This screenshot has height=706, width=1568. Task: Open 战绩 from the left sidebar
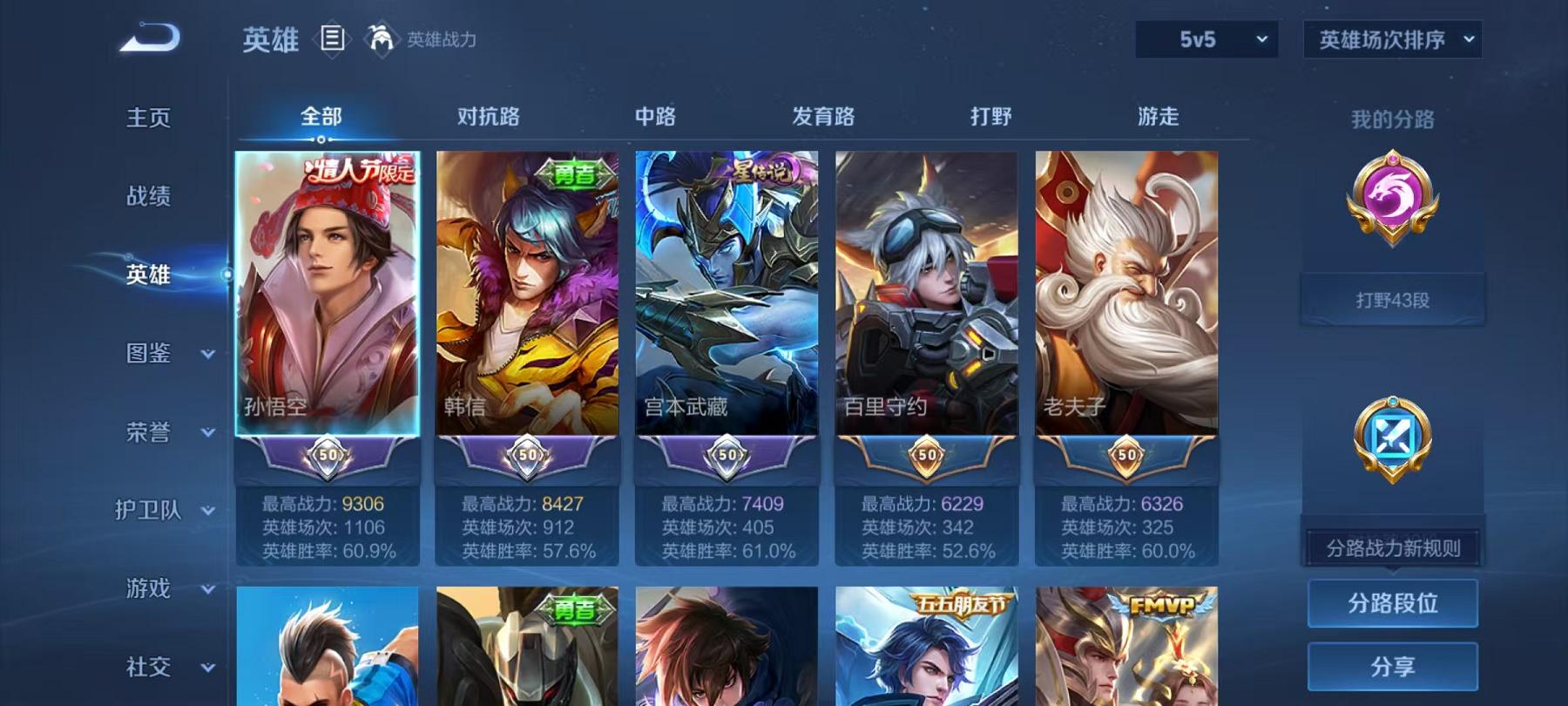click(145, 196)
